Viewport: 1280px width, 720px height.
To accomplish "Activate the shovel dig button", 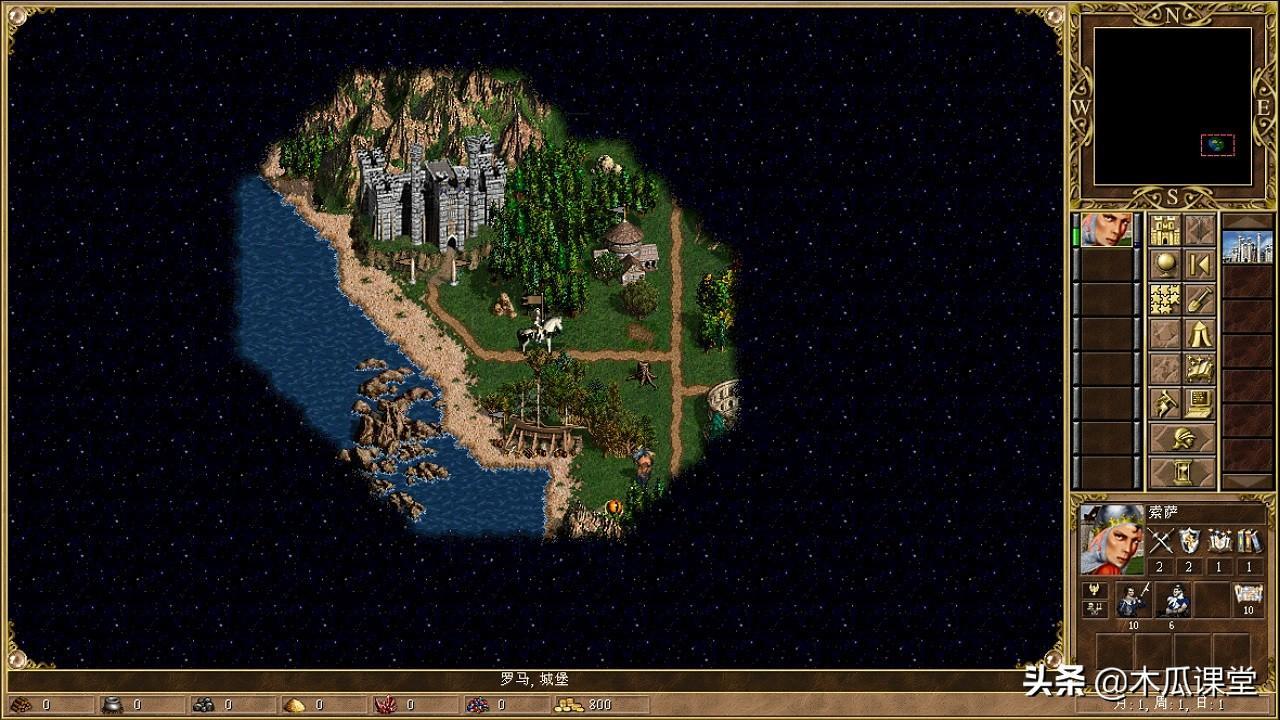I will point(1200,299).
